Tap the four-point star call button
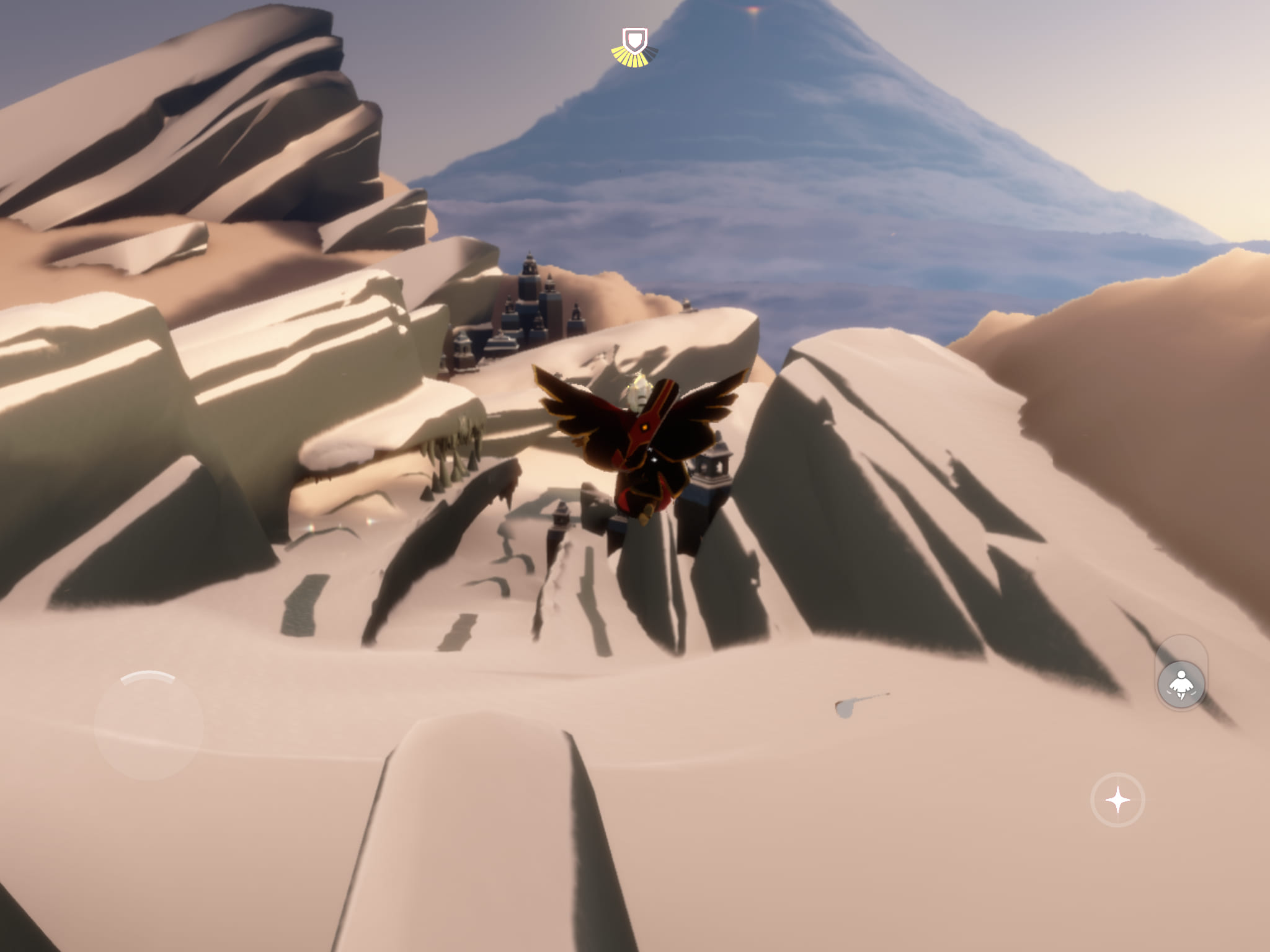The image size is (1270, 952). pyautogui.click(x=1117, y=800)
